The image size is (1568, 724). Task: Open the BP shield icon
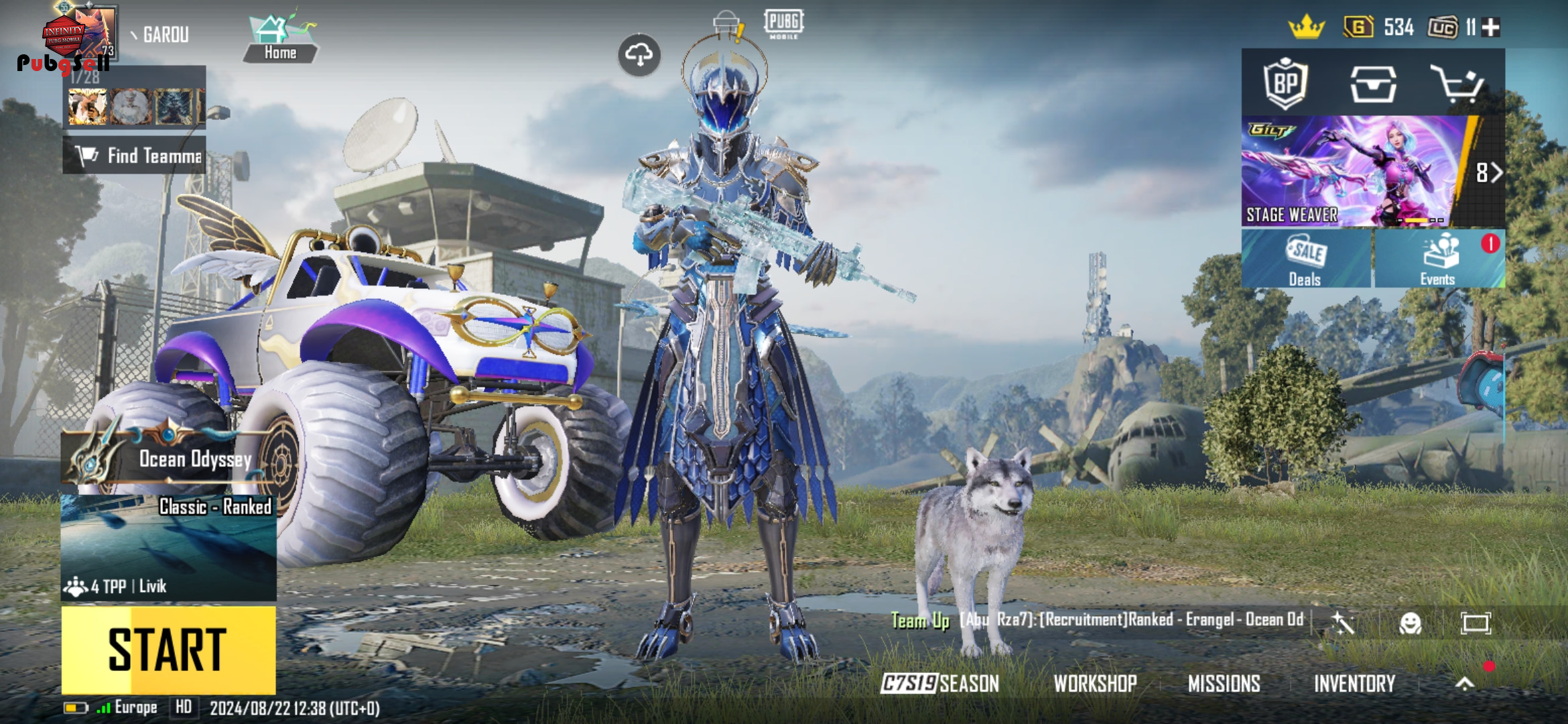pyautogui.click(x=1285, y=83)
